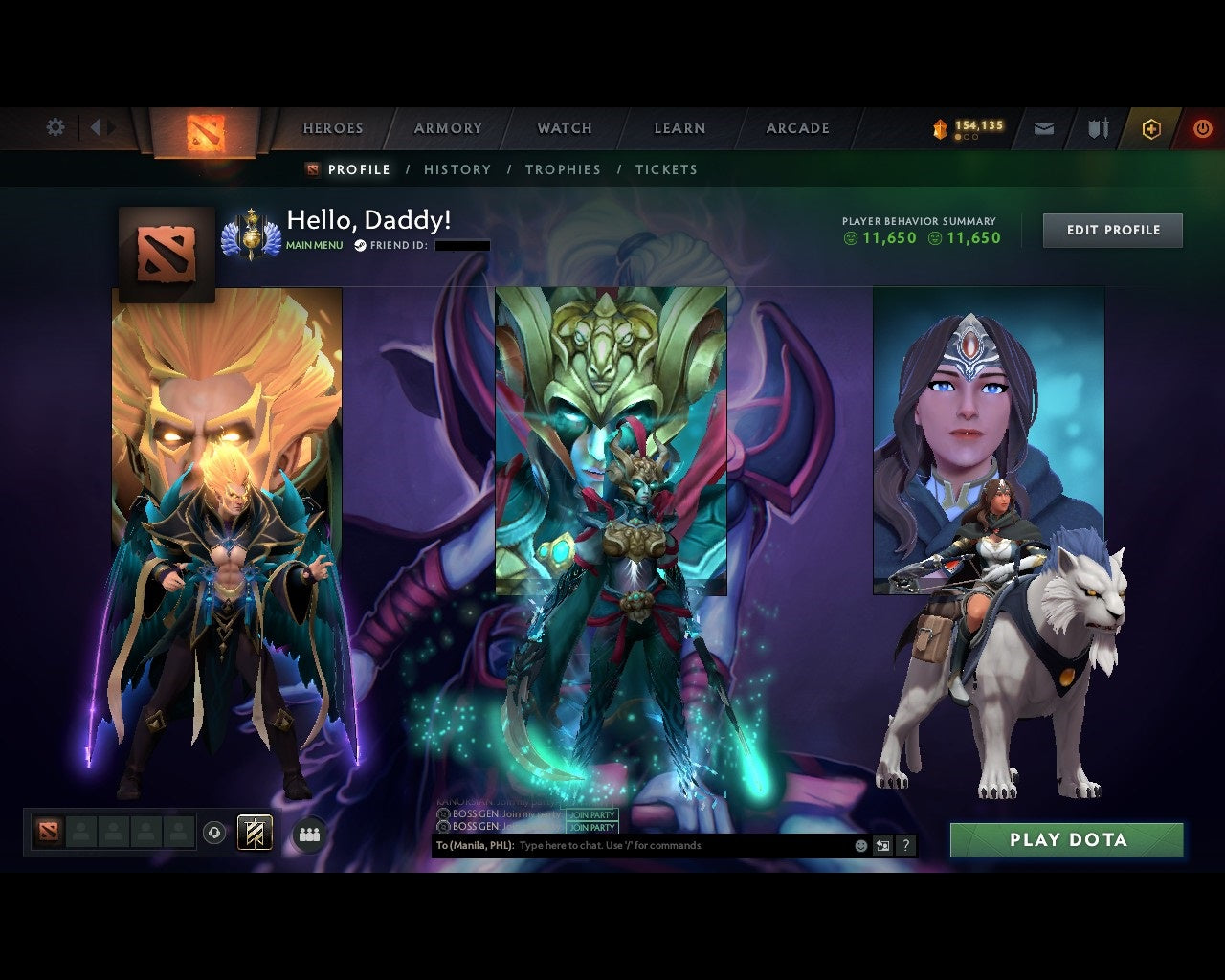The image size is (1225, 980).
Task: Open the Armory via shield and sword icon
Action: [x=1097, y=127]
